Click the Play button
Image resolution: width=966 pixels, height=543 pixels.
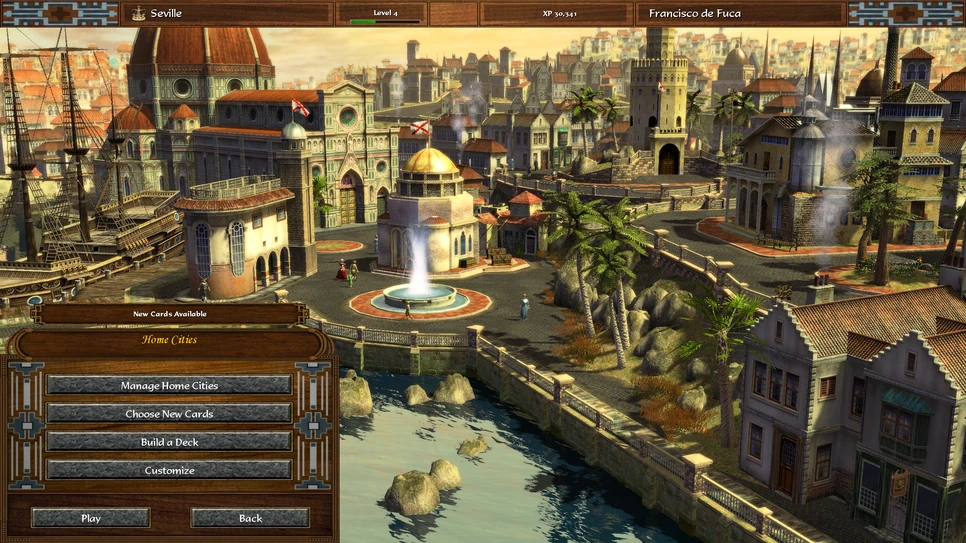click(91, 518)
